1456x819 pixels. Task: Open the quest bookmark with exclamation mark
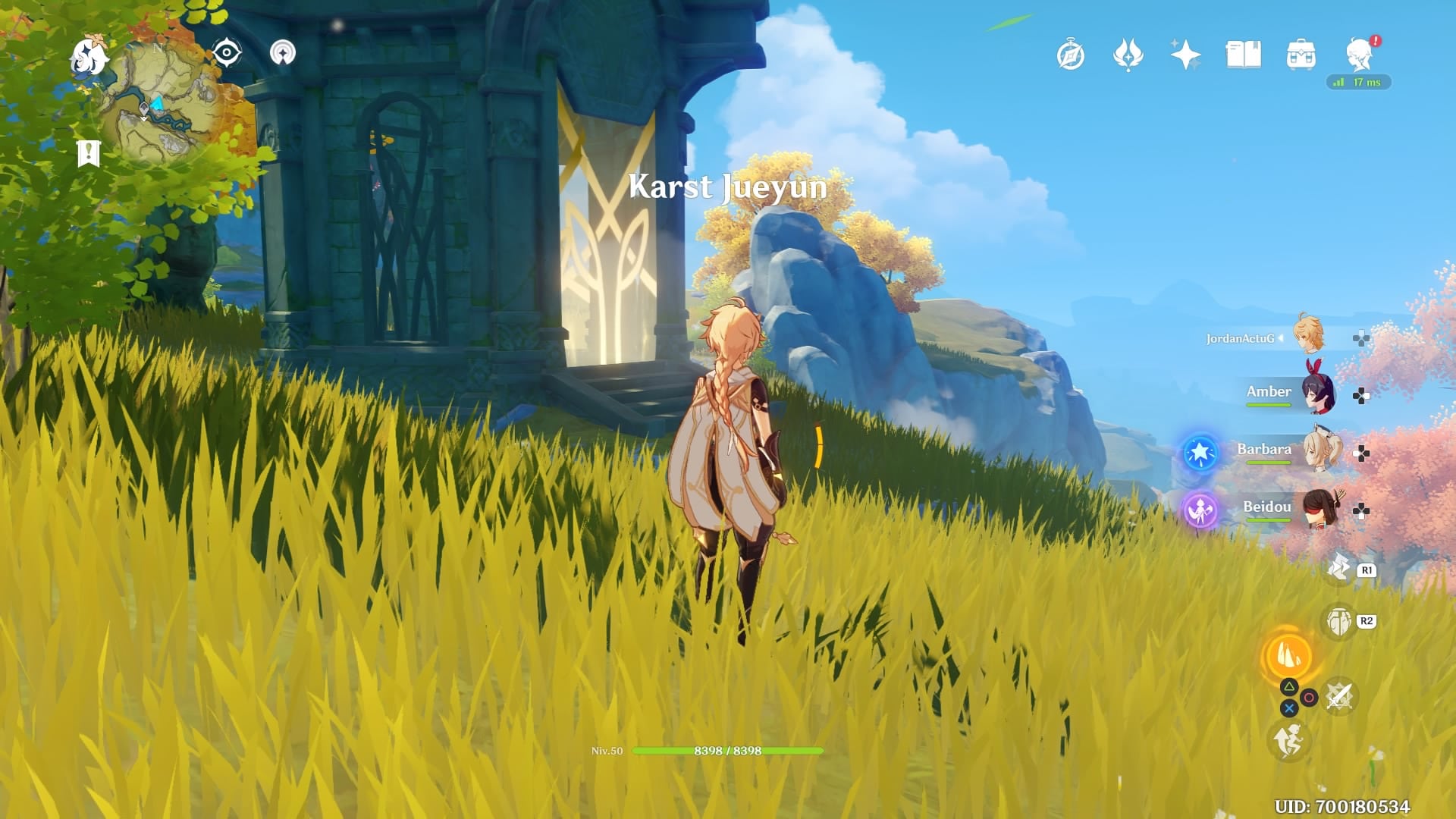(89, 153)
